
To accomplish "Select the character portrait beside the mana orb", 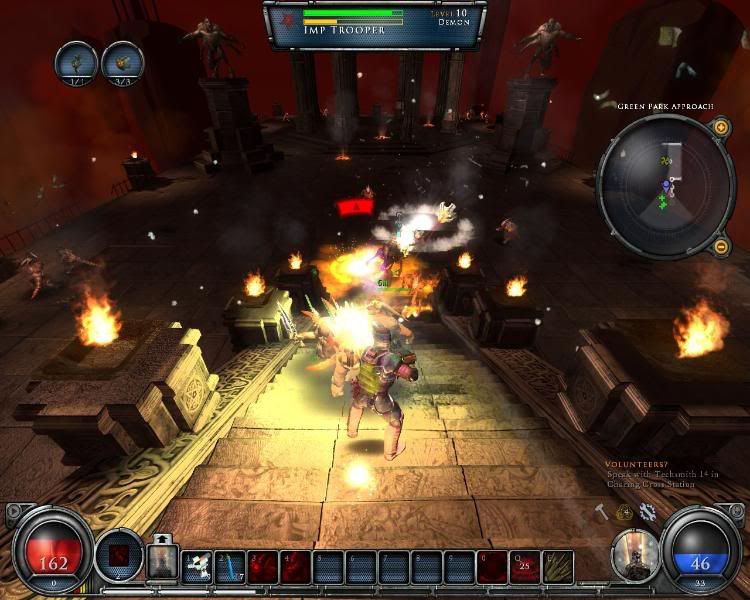I will pos(635,553).
